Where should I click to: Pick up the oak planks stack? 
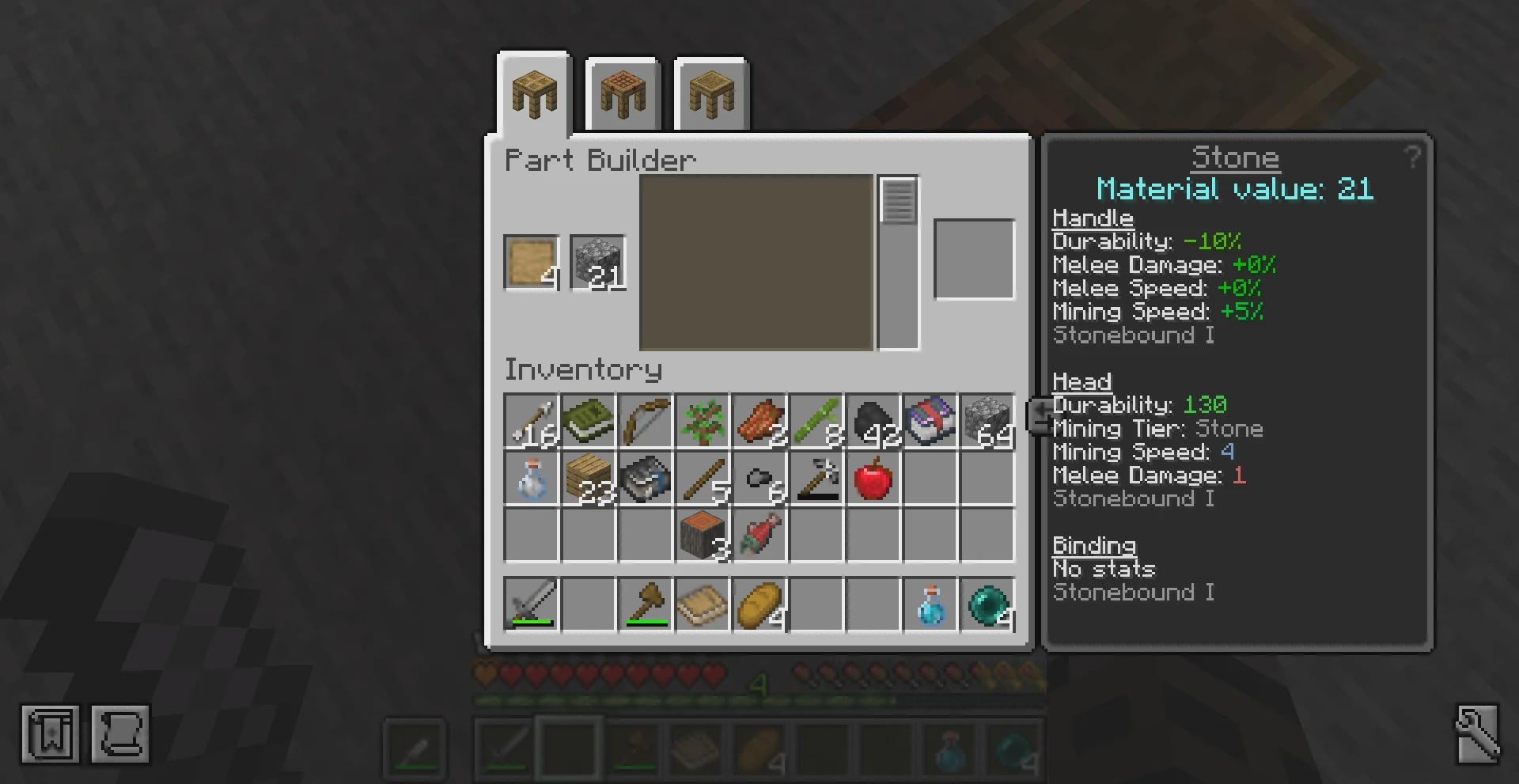(x=589, y=479)
